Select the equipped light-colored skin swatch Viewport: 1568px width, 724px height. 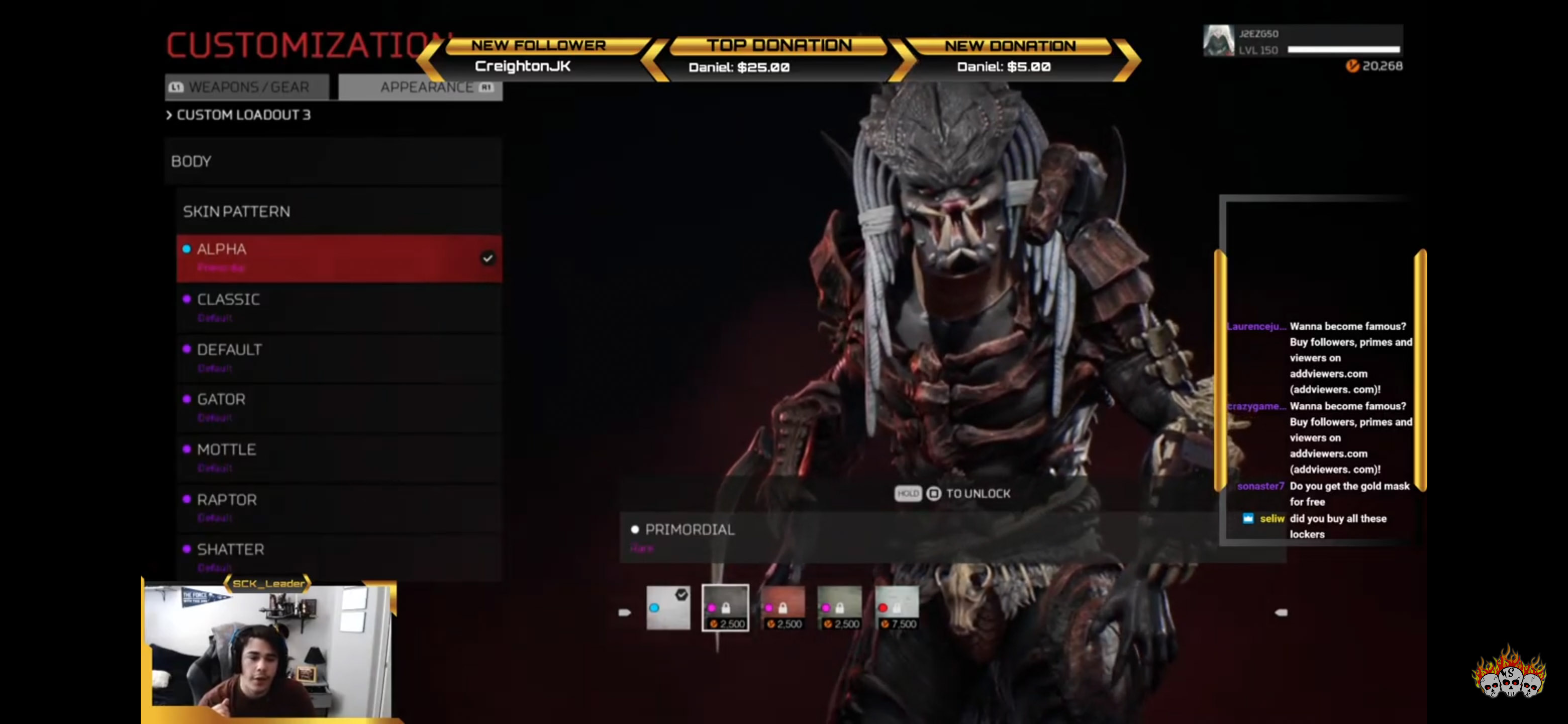tap(668, 608)
